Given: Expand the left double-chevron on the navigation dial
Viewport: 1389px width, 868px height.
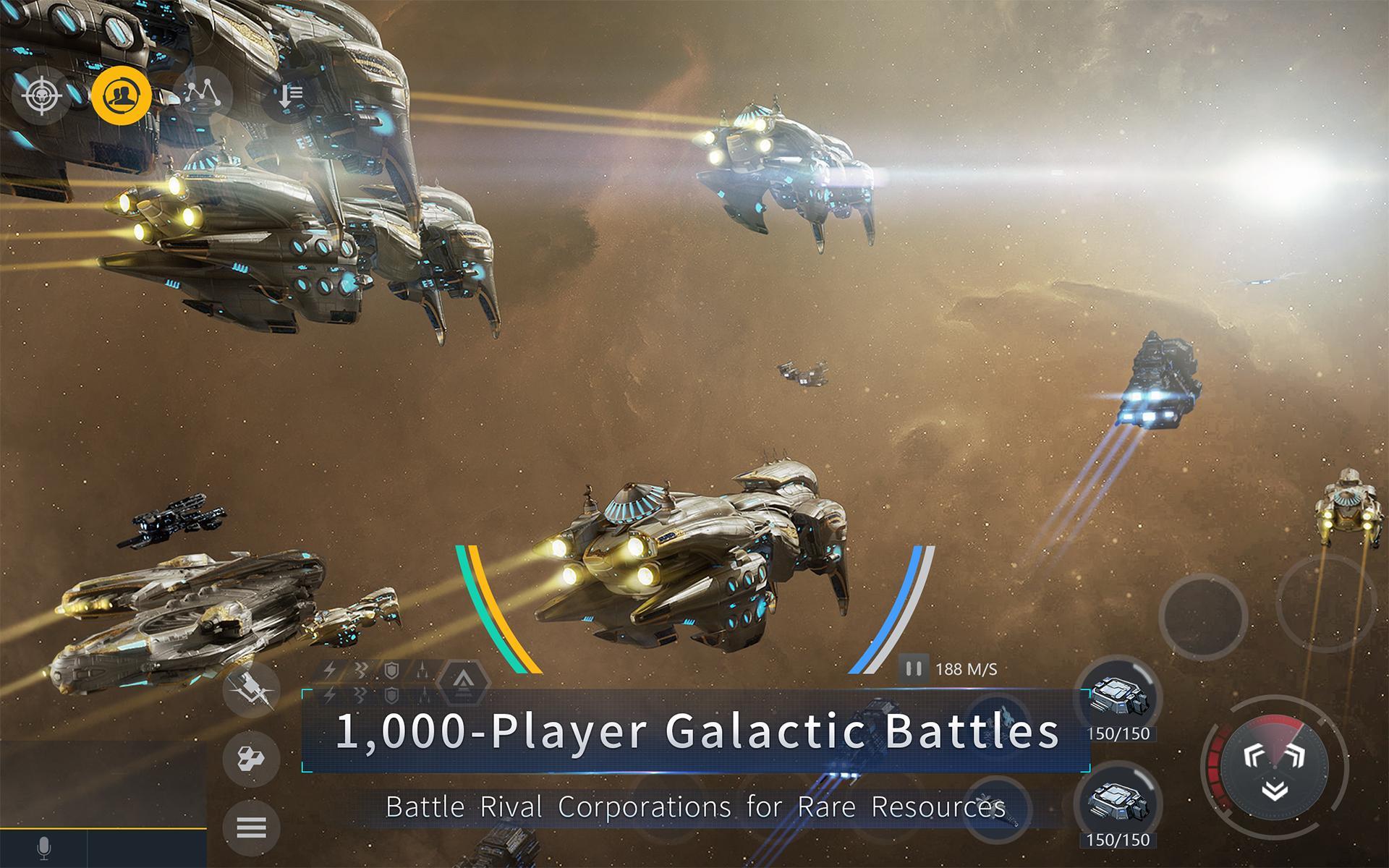Looking at the screenshot, I should [x=1254, y=755].
